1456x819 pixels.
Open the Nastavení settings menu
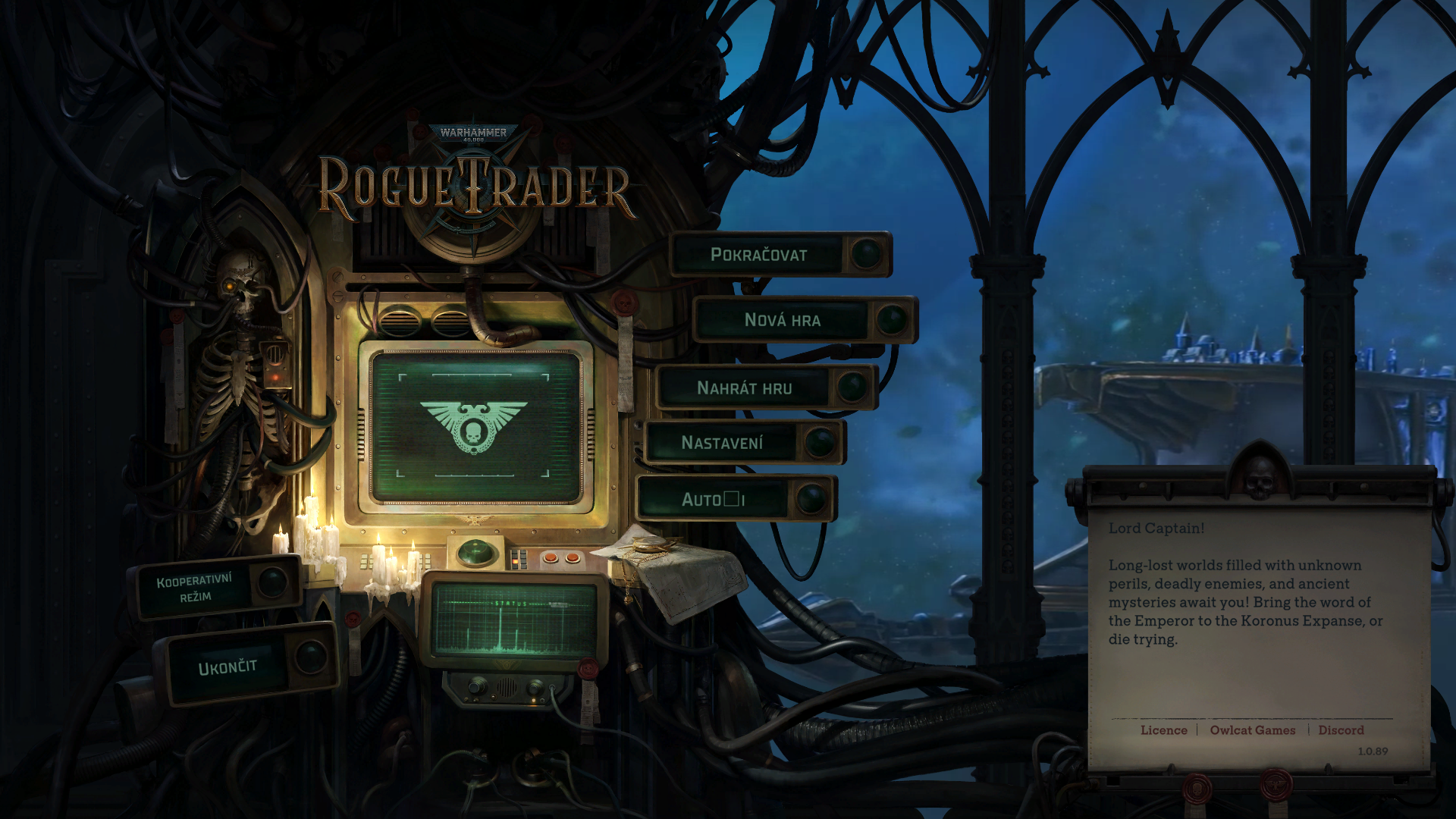pyautogui.click(x=722, y=443)
